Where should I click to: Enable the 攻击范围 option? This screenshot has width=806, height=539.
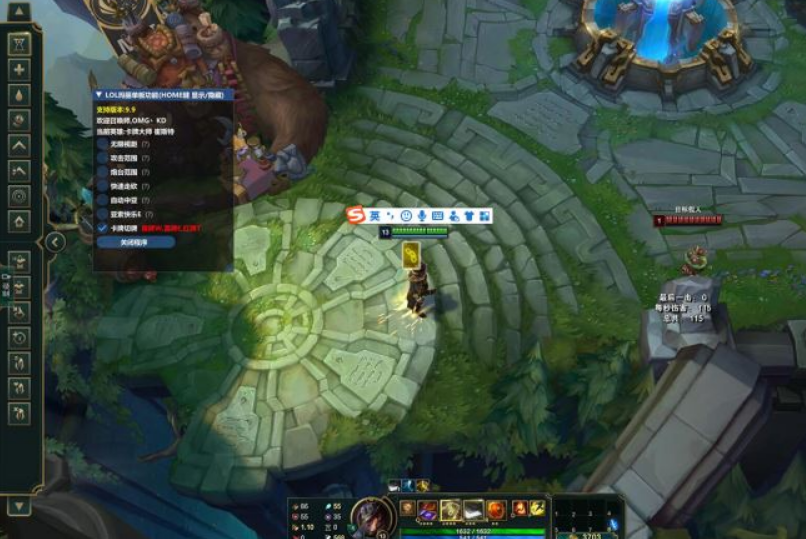point(103,158)
